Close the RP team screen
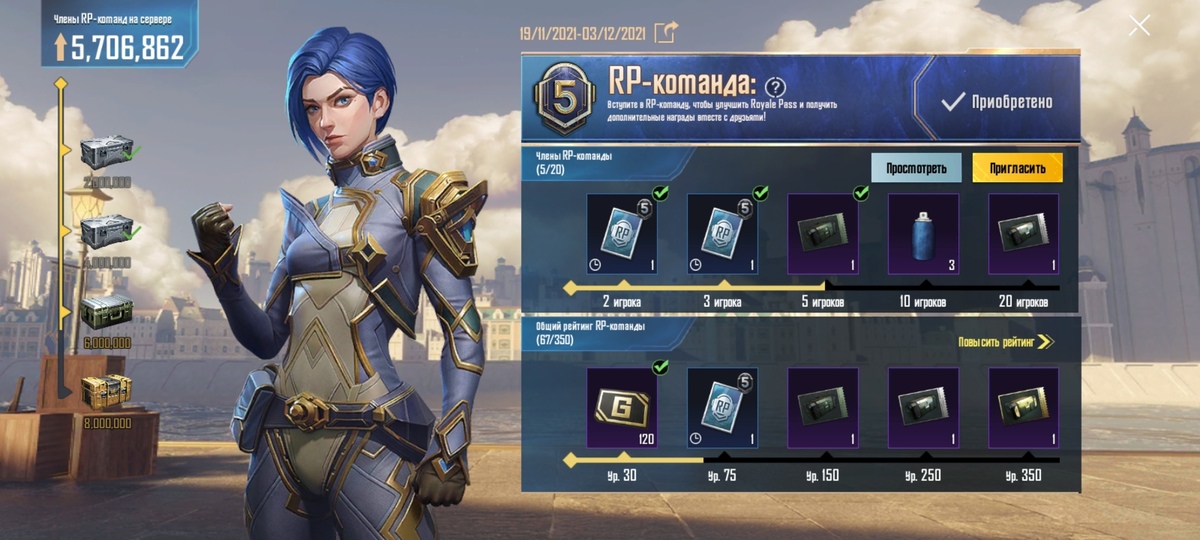The width and height of the screenshot is (1200, 540). click(1139, 26)
